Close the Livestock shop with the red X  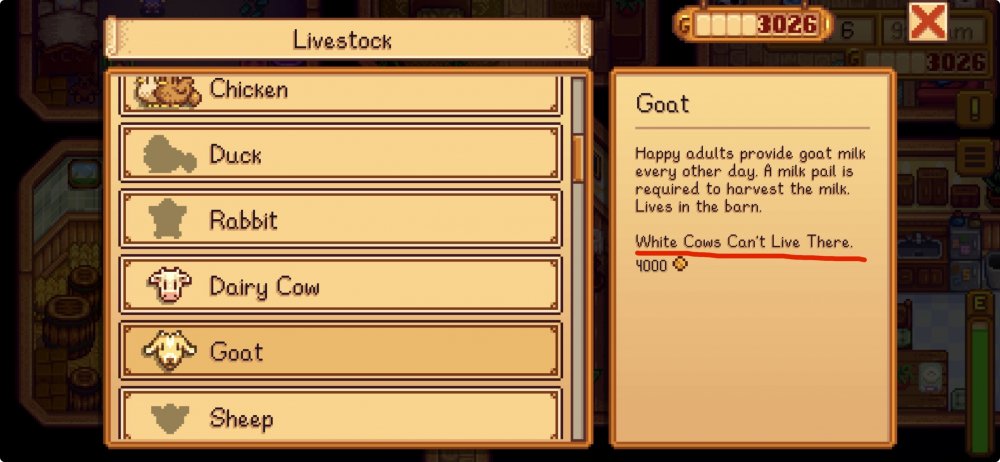point(928,21)
